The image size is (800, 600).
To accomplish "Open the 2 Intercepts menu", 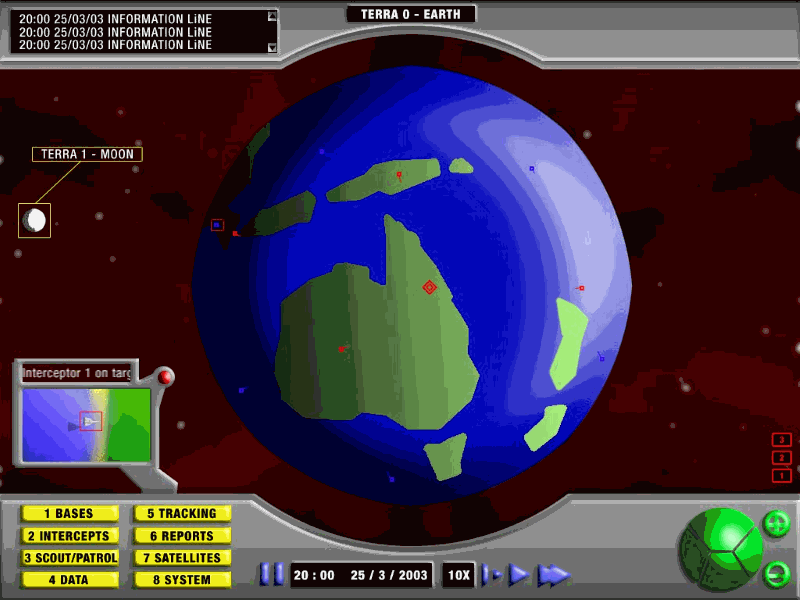I will (69, 536).
